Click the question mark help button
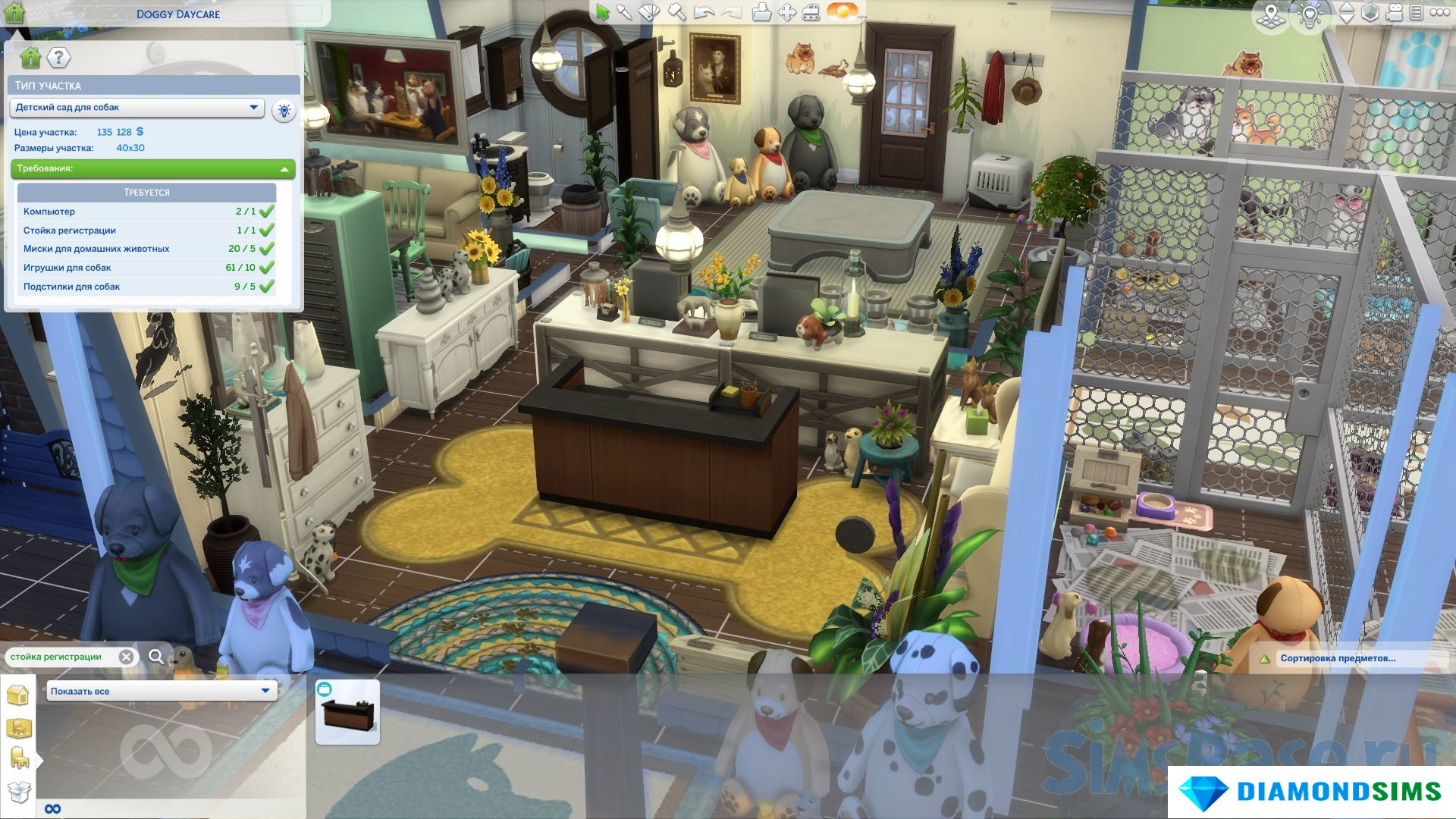This screenshot has height=819, width=1456. [58, 58]
